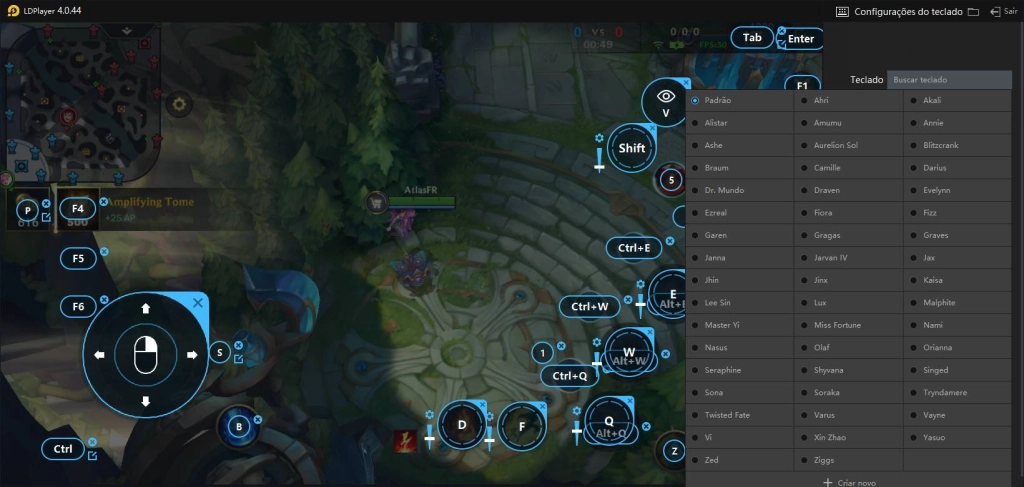Select the Ctrl+Q key mapping
The height and width of the screenshot is (487, 1024).
(569, 376)
